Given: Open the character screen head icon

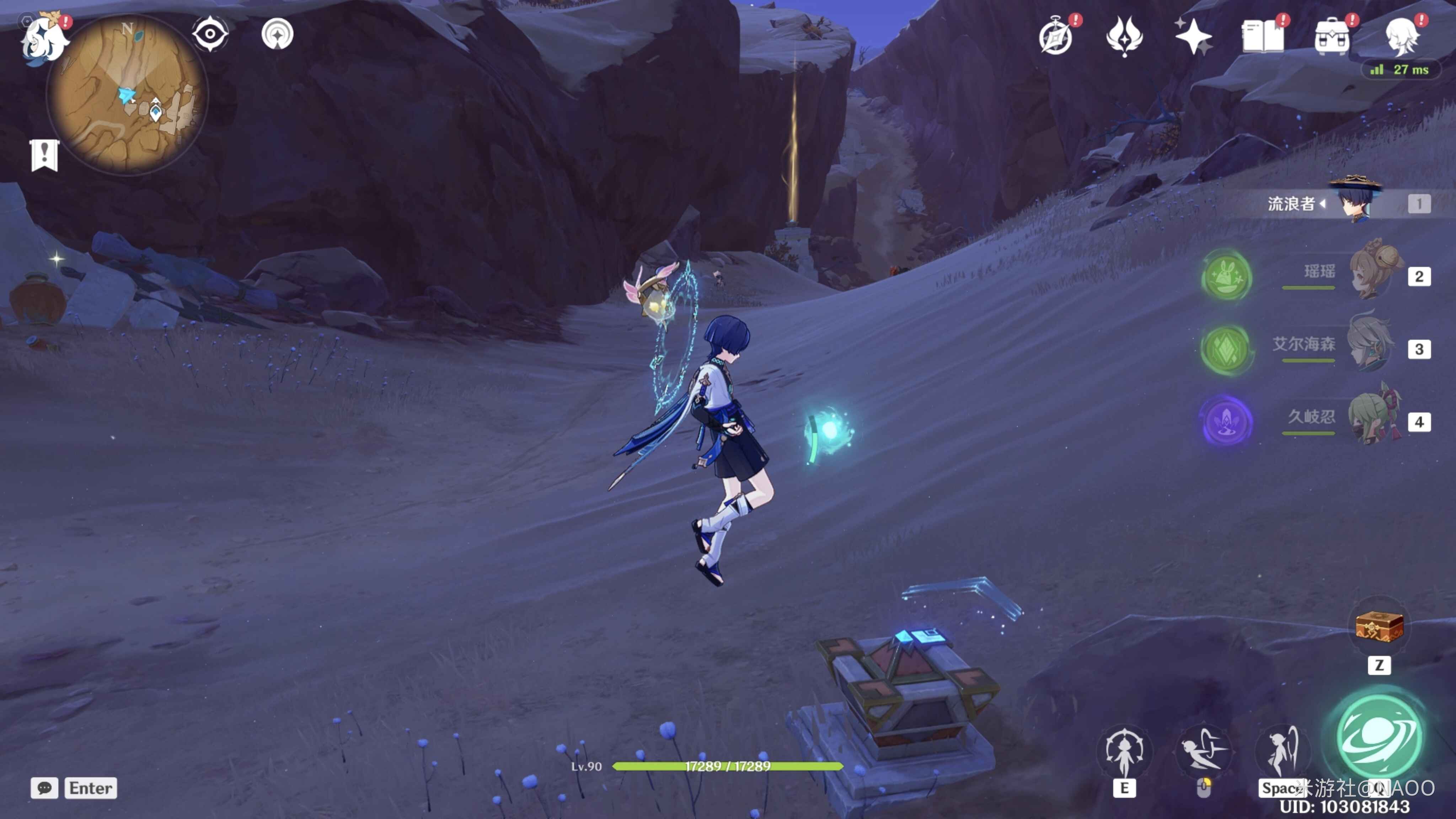Looking at the screenshot, I should click(1401, 37).
